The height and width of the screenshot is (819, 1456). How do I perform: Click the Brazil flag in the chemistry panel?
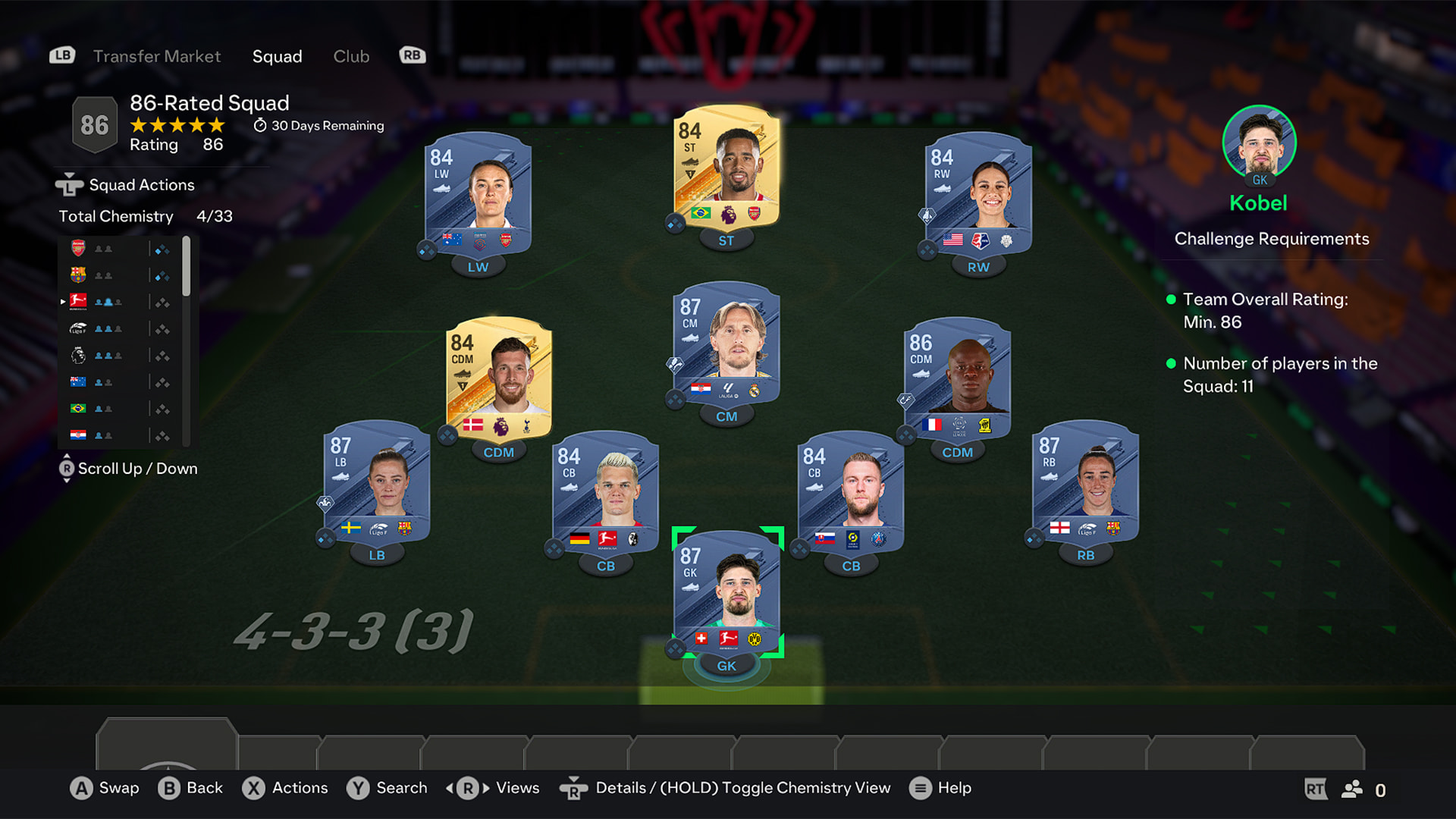79,408
